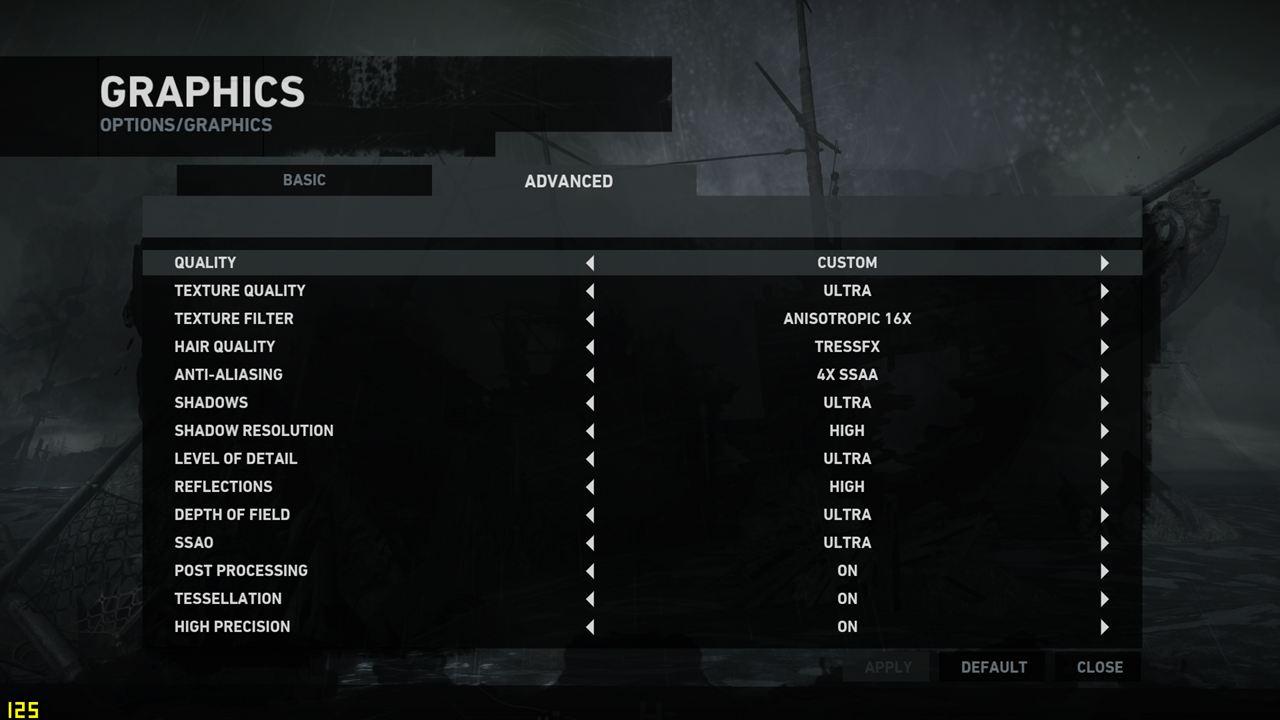Increase Texture Filter with right arrow
Screen dimensions: 1280x720
click(x=1104, y=319)
